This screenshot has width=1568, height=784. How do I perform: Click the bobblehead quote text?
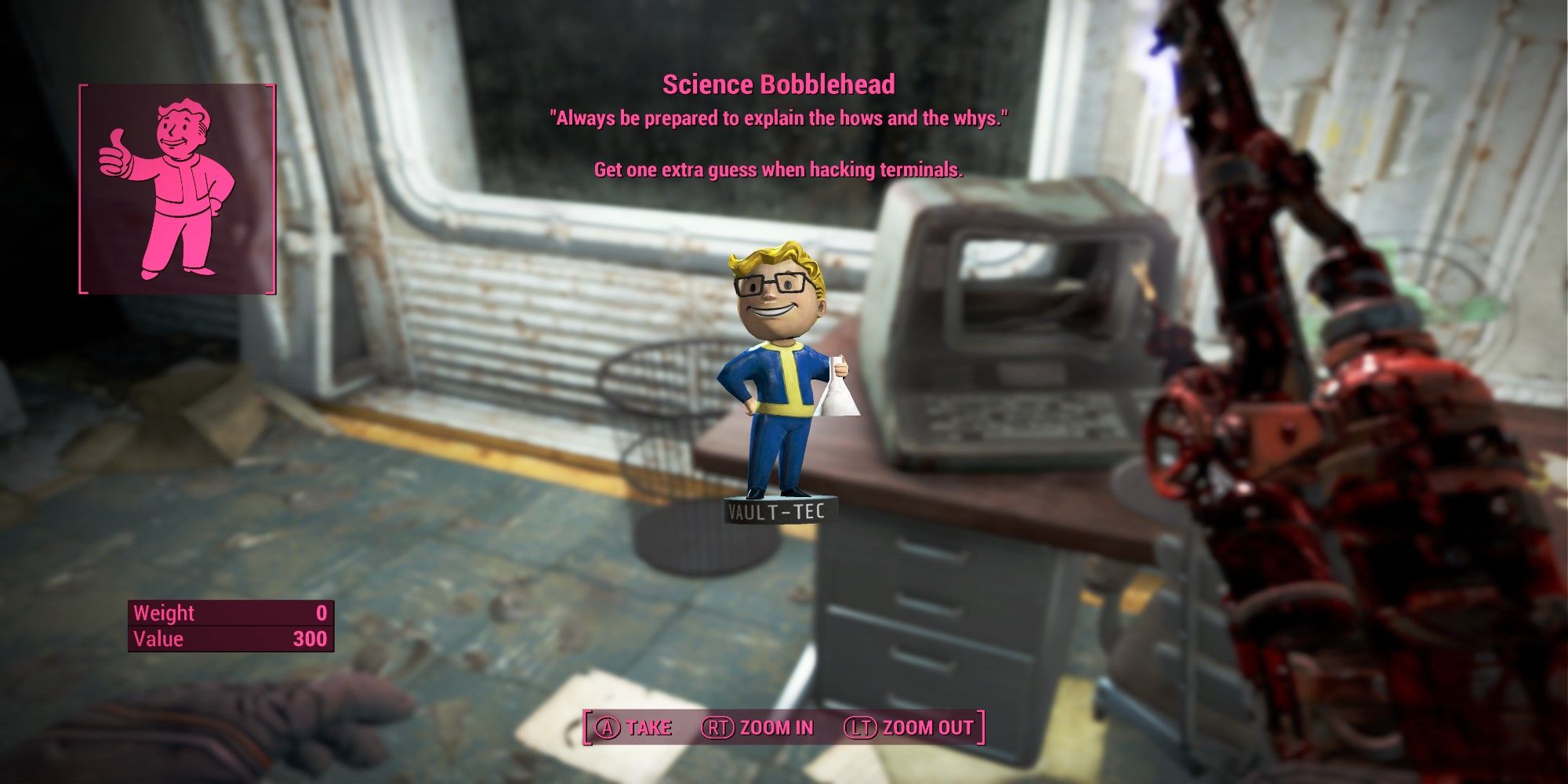(x=780, y=119)
